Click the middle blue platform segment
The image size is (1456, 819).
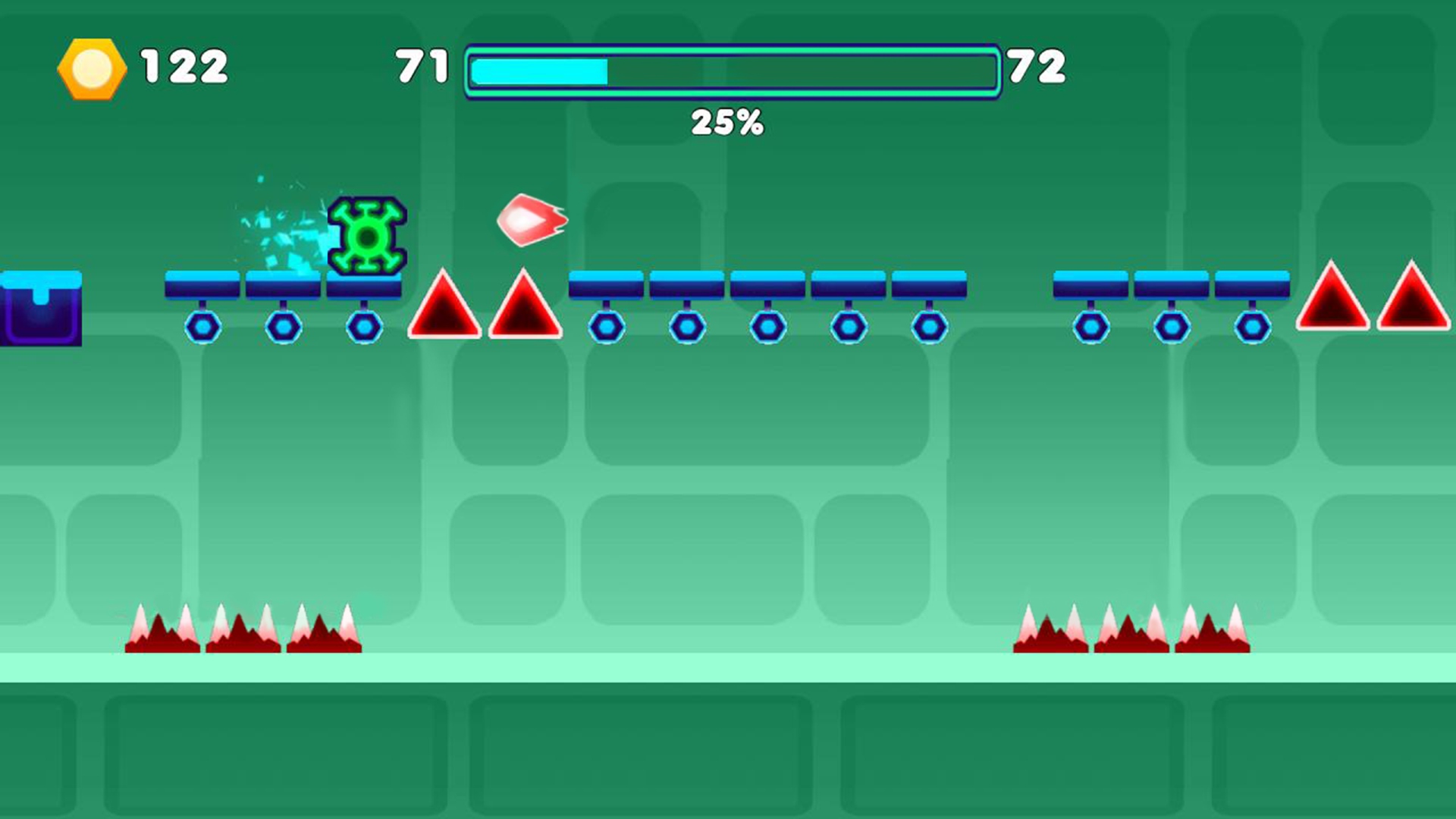766,284
